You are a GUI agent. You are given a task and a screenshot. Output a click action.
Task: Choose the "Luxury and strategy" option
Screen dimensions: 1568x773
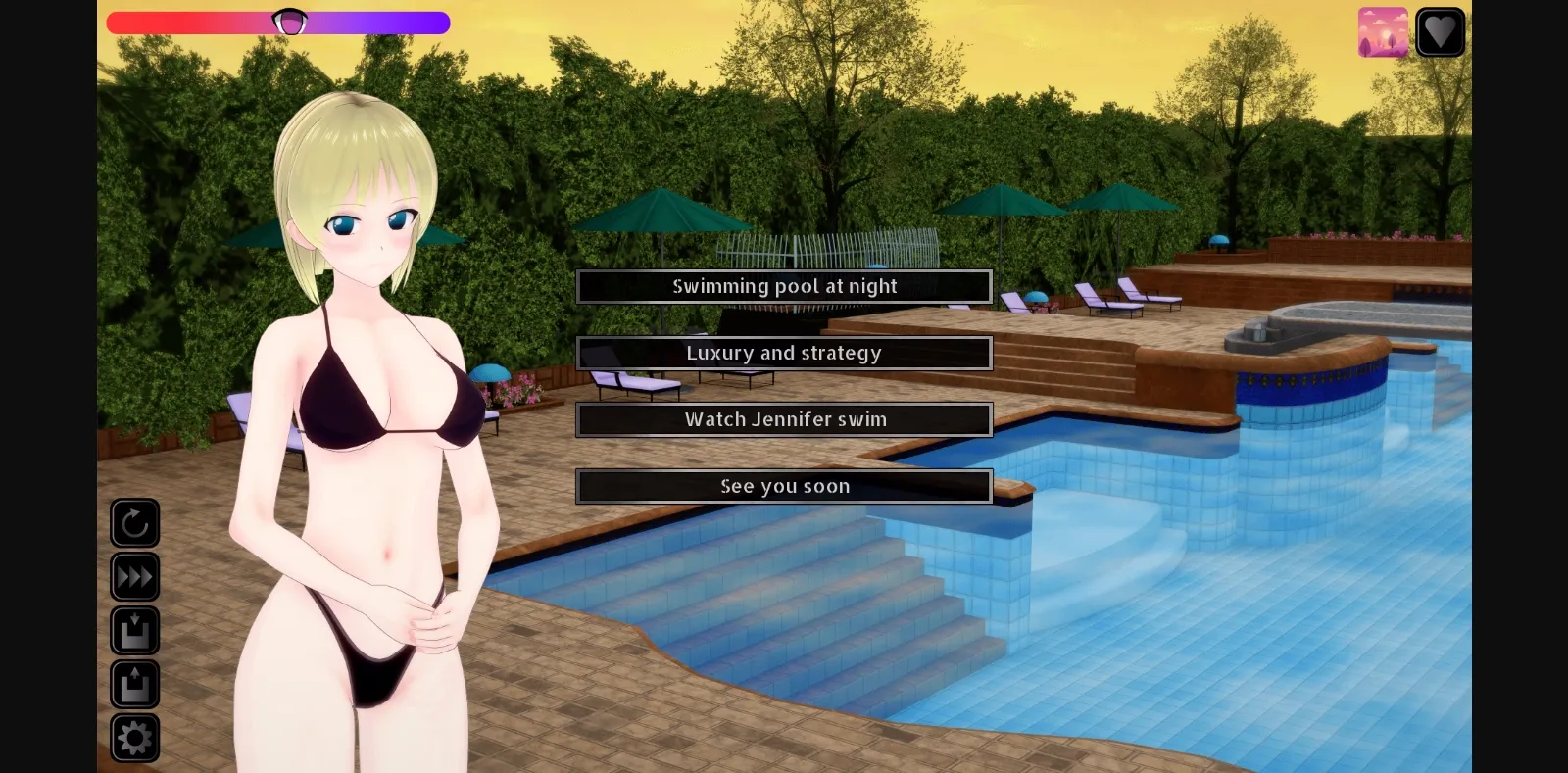[783, 353]
